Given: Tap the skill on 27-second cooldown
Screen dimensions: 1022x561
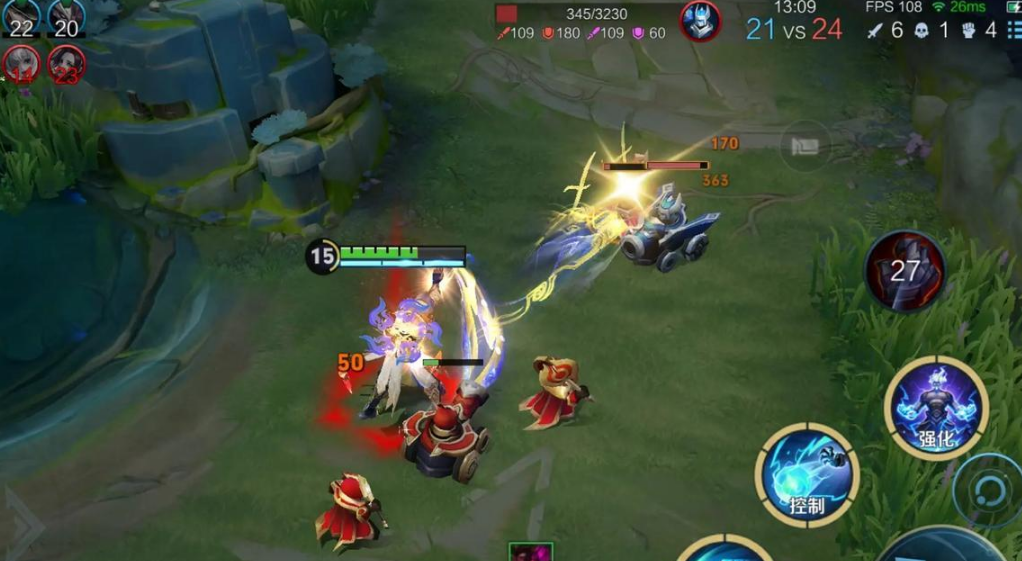Looking at the screenshot, I should pos(905,271).
